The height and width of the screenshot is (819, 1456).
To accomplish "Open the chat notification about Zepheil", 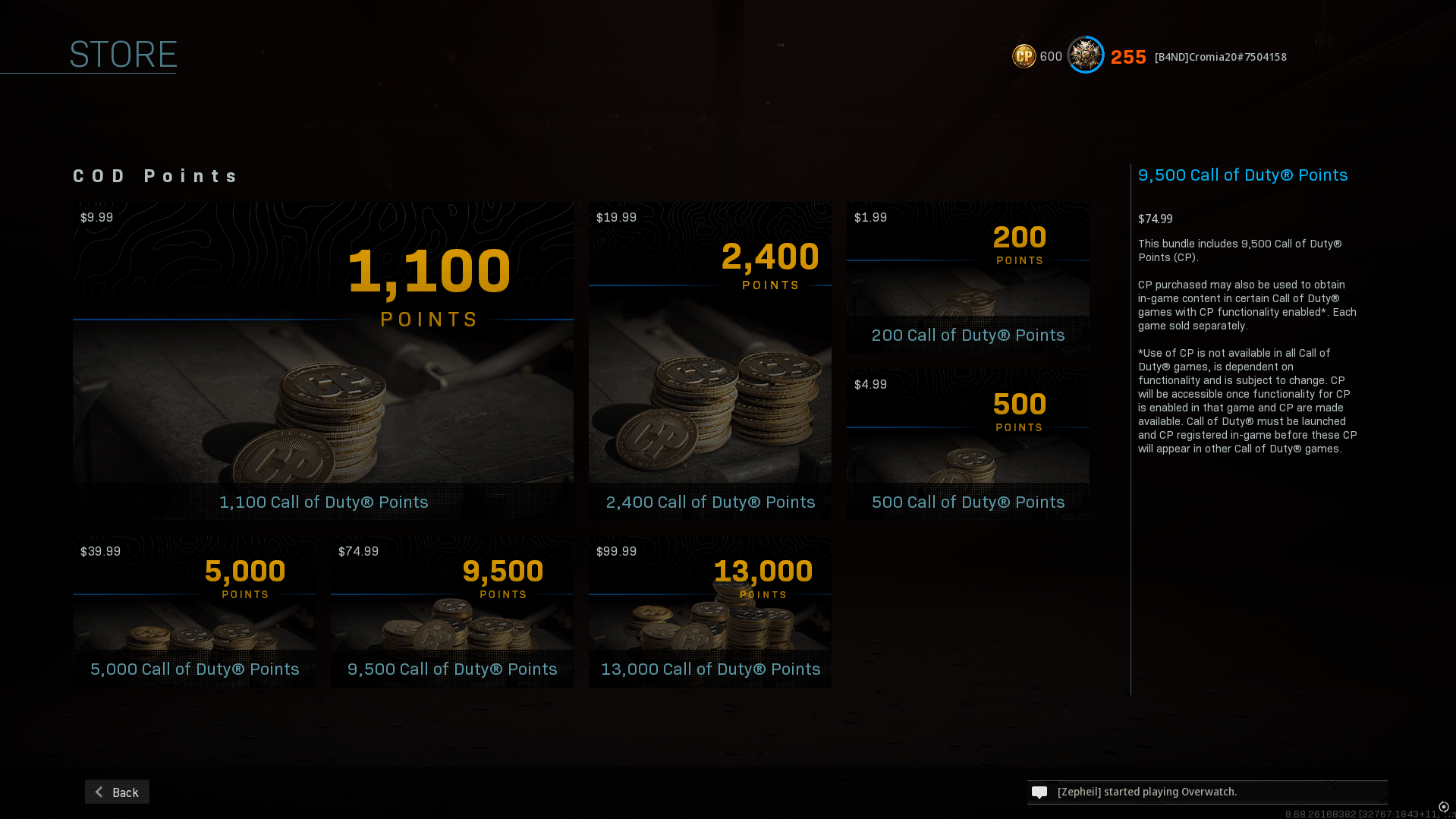I will click(x=1206, y=792).
